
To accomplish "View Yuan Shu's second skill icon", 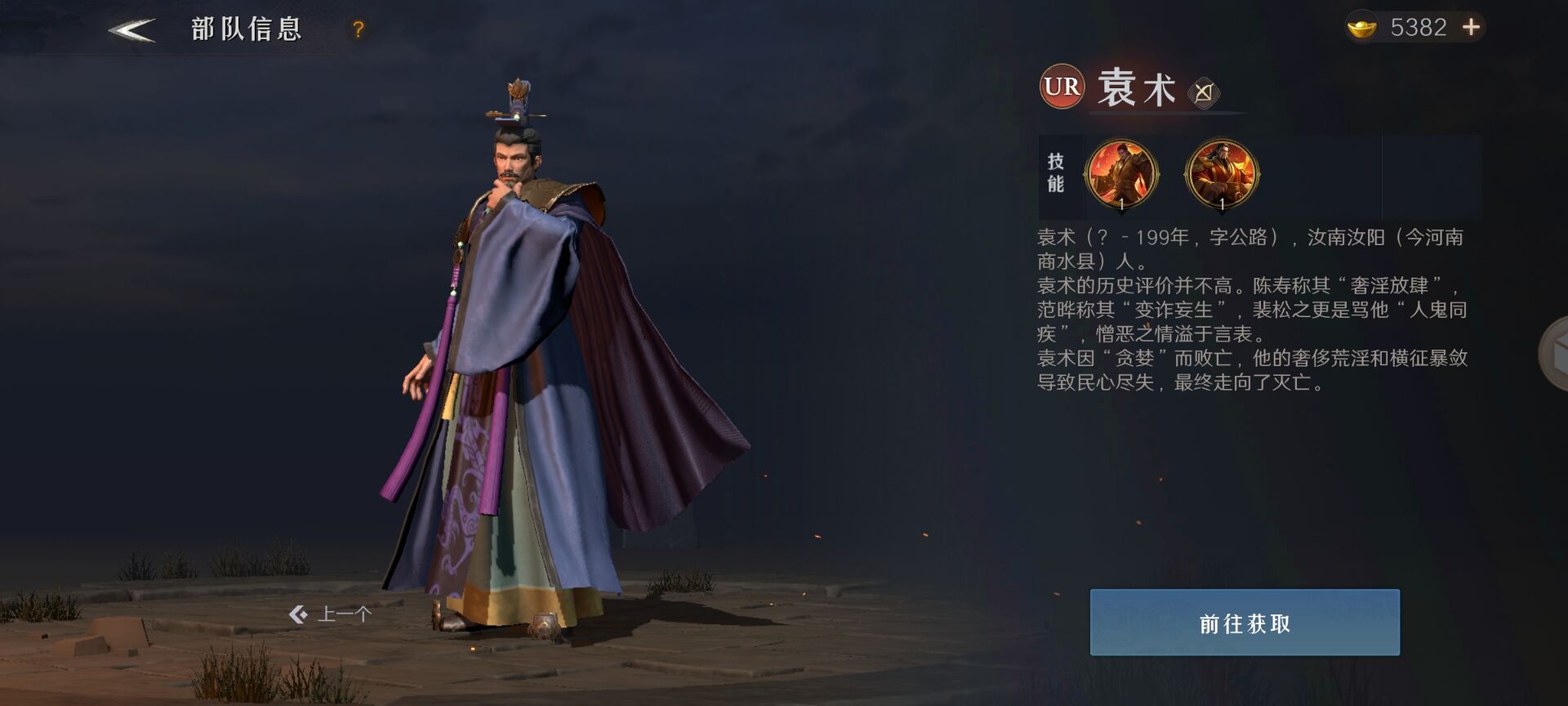I will click(x=1222, y=174).
